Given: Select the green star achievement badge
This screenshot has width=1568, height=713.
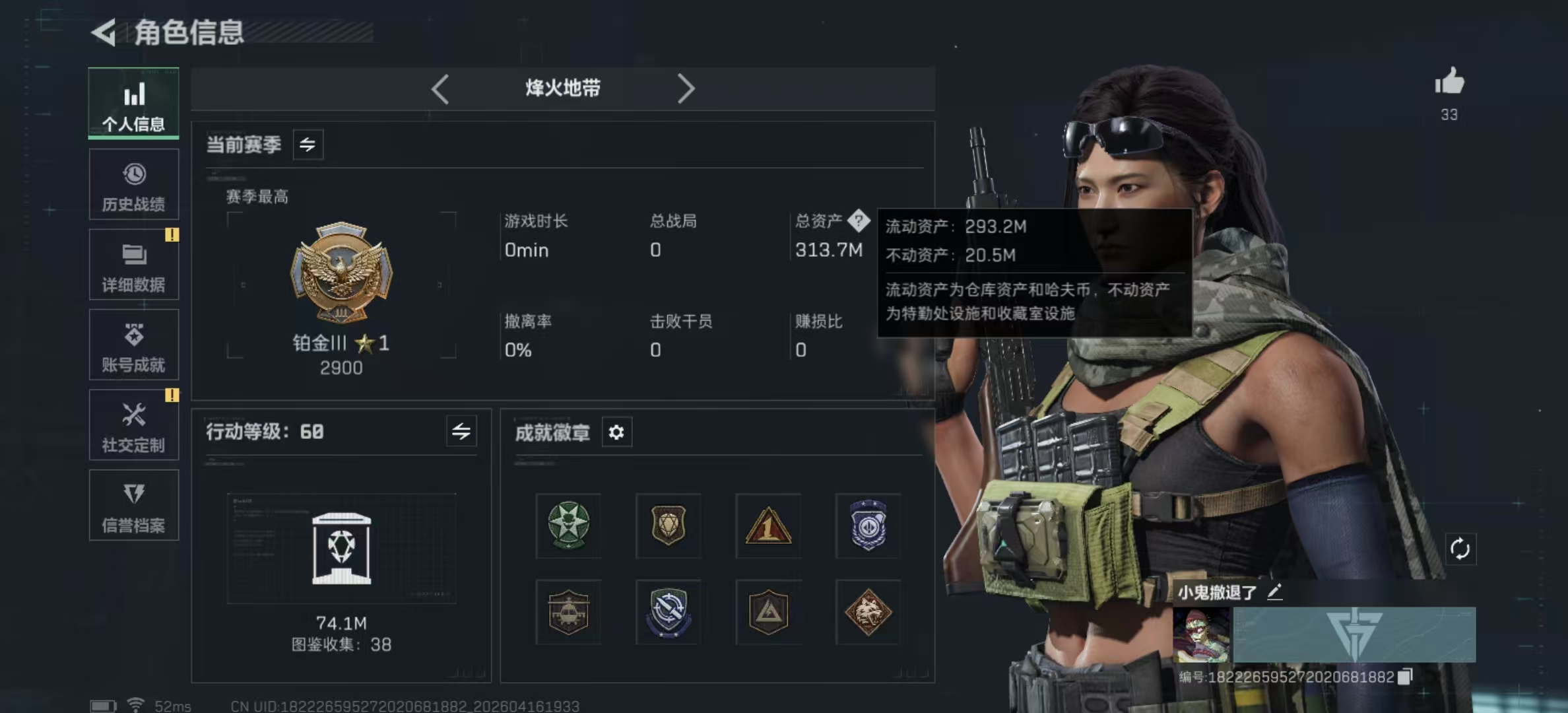Looking at the screenshot, I should coord(568,526).
